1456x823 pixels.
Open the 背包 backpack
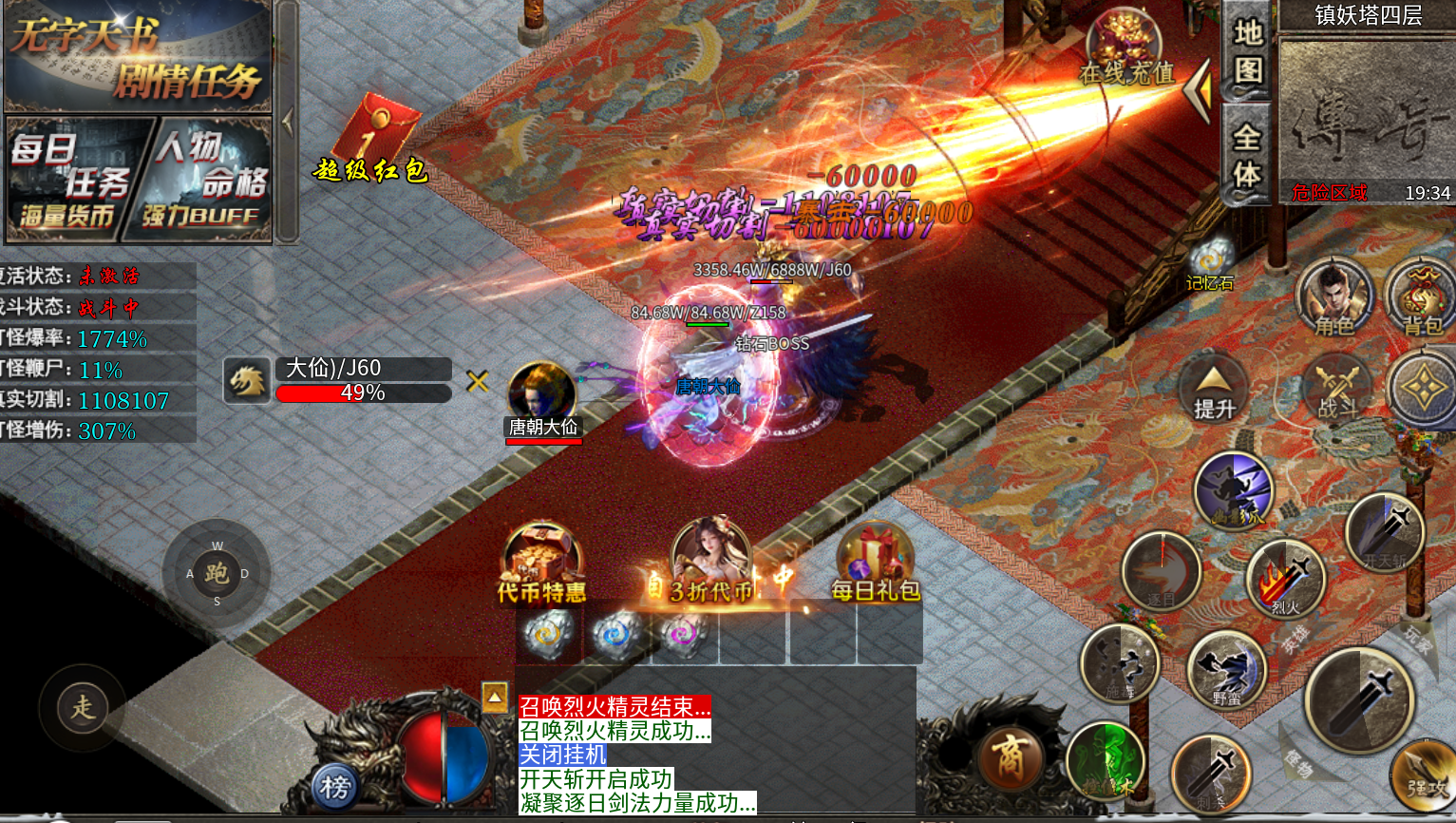(x=1420, y=295)
